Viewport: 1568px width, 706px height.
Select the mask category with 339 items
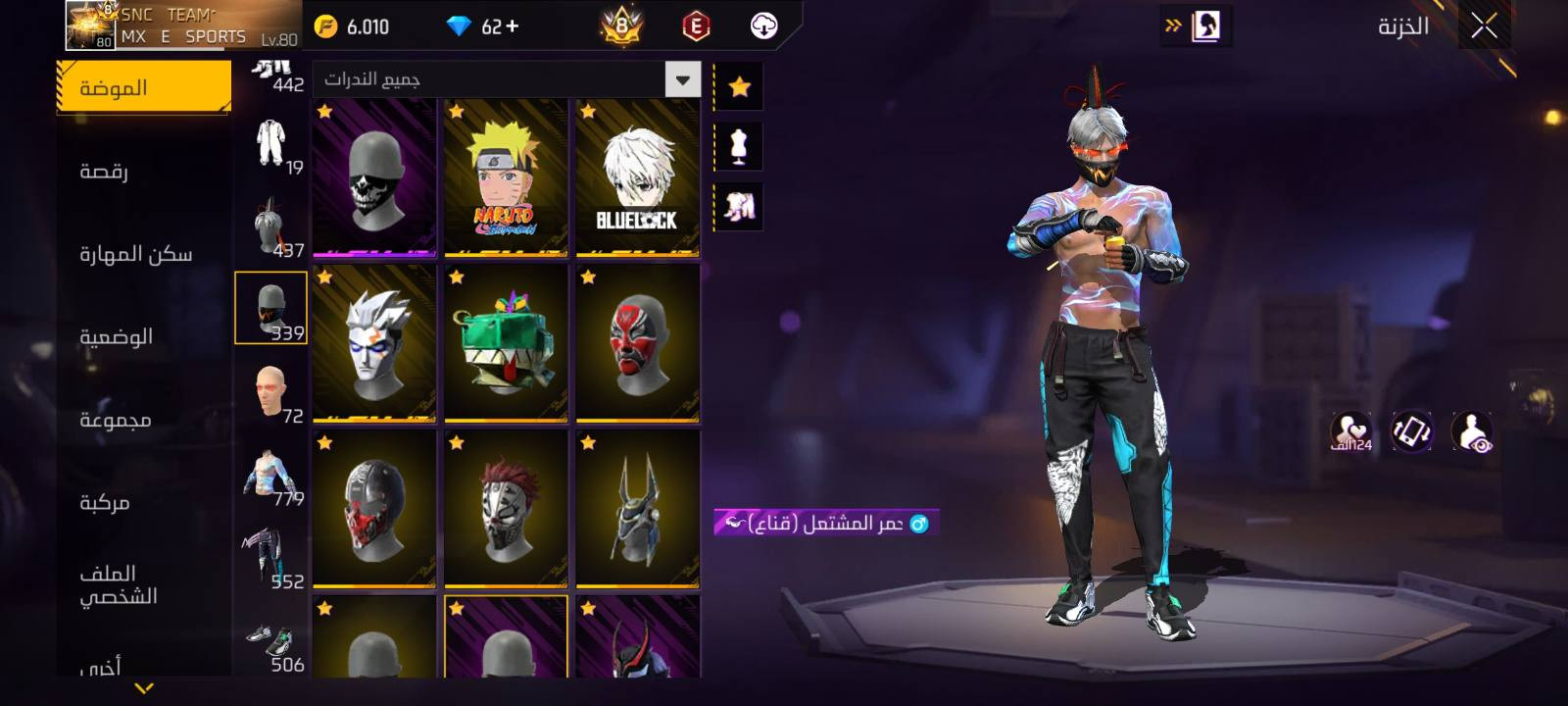pyautogui.click(x=271, y=308)
